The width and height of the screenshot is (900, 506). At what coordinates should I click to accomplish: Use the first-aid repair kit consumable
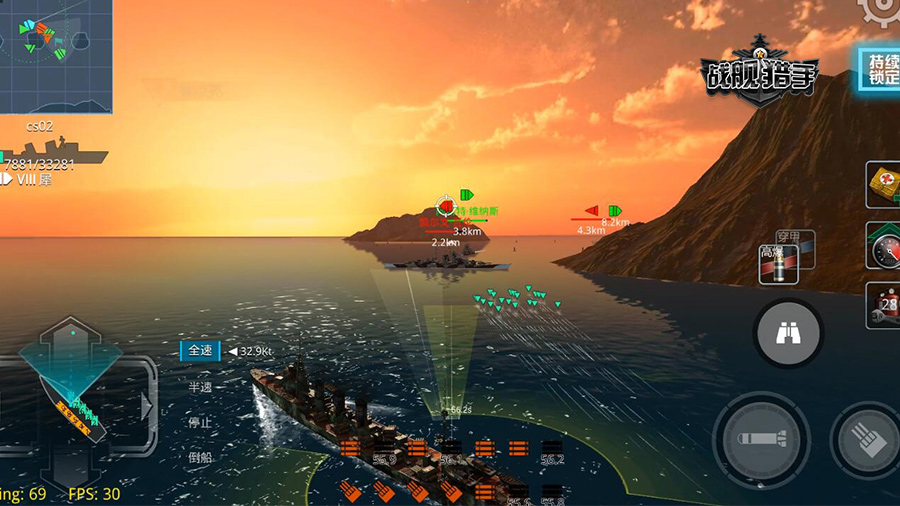tap(884, 187)
